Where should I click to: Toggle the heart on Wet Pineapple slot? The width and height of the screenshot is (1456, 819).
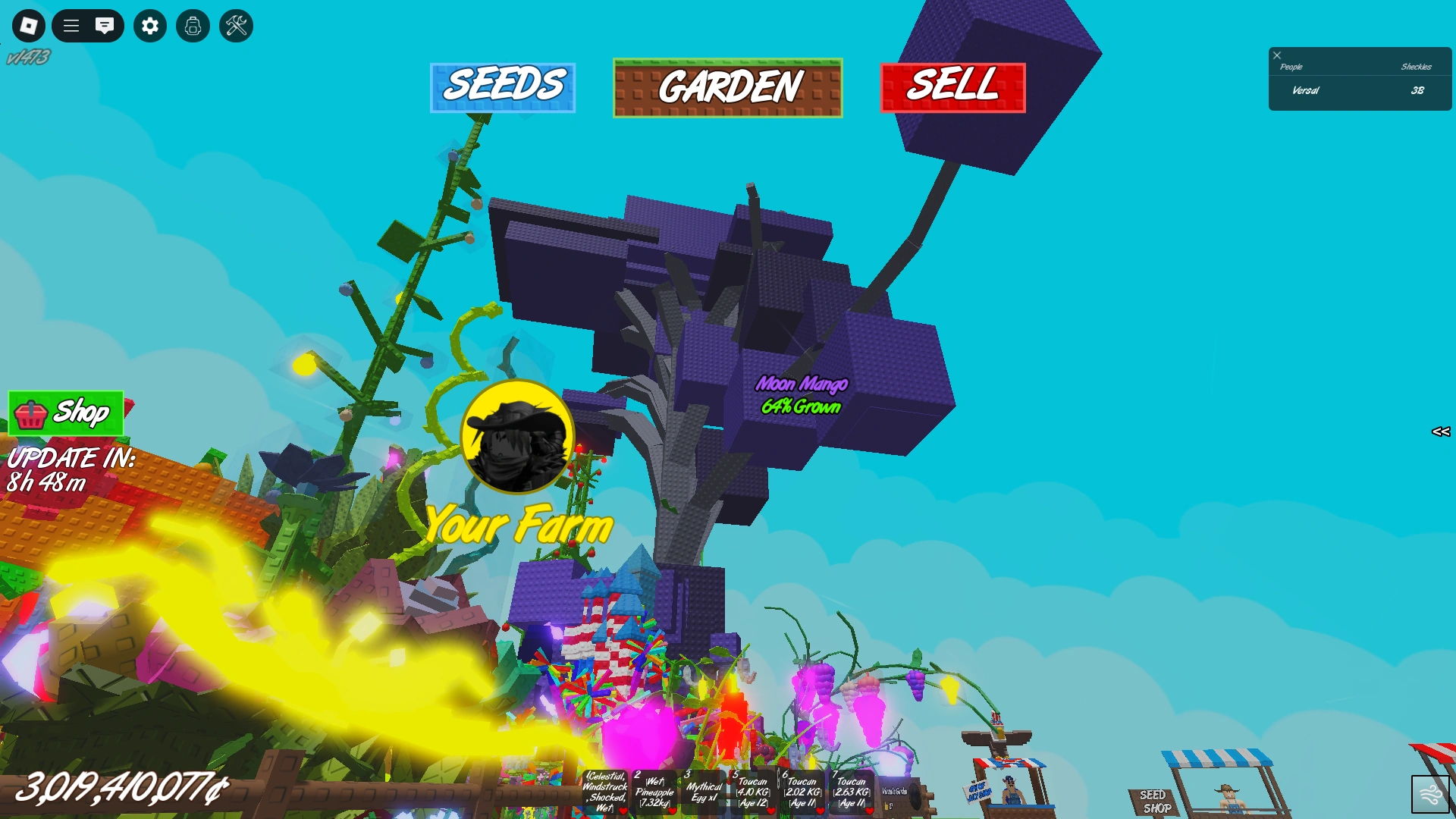point(673,811)
